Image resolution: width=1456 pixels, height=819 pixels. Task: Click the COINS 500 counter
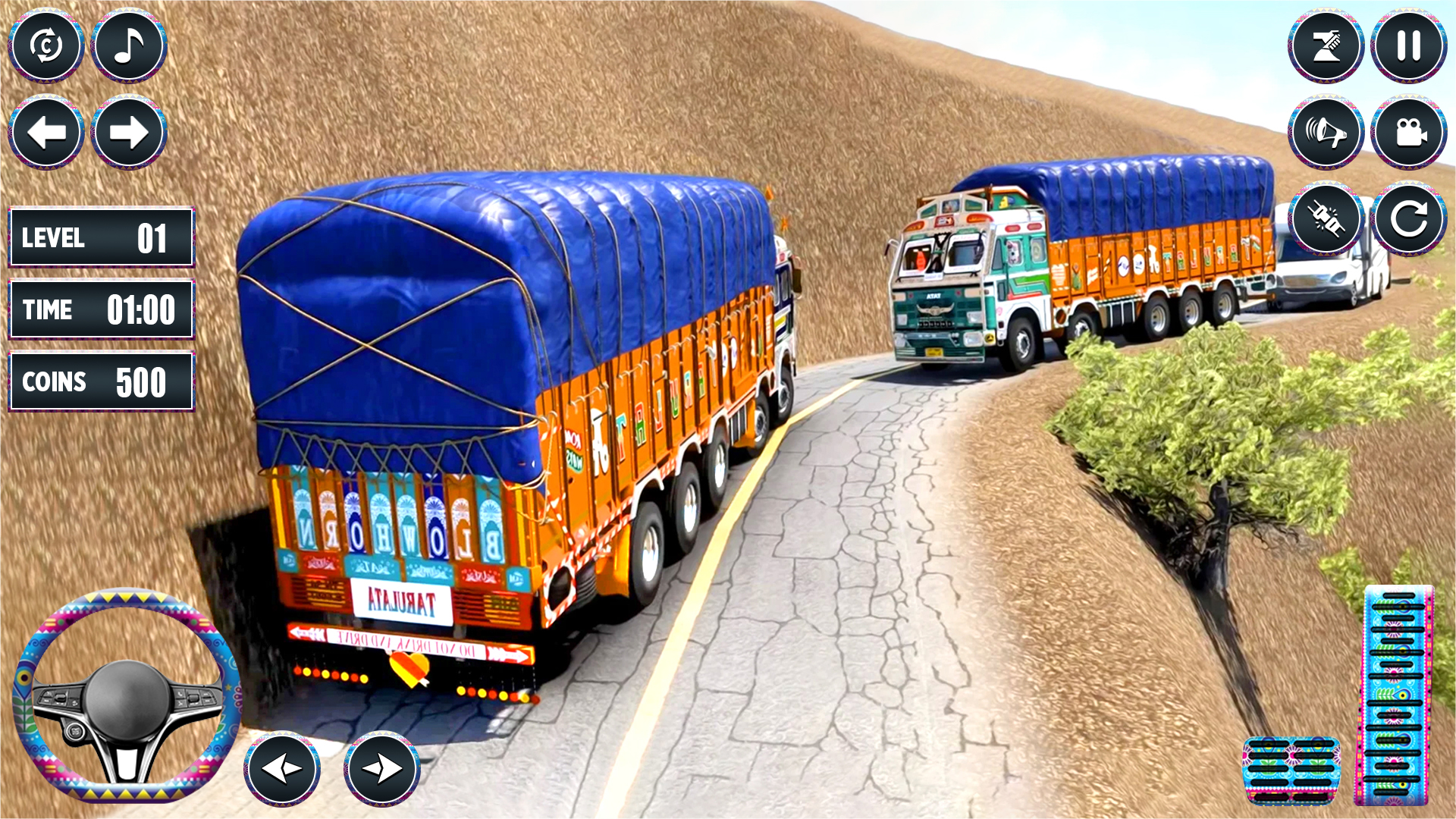pyautogui.click(x=101, y=381)
